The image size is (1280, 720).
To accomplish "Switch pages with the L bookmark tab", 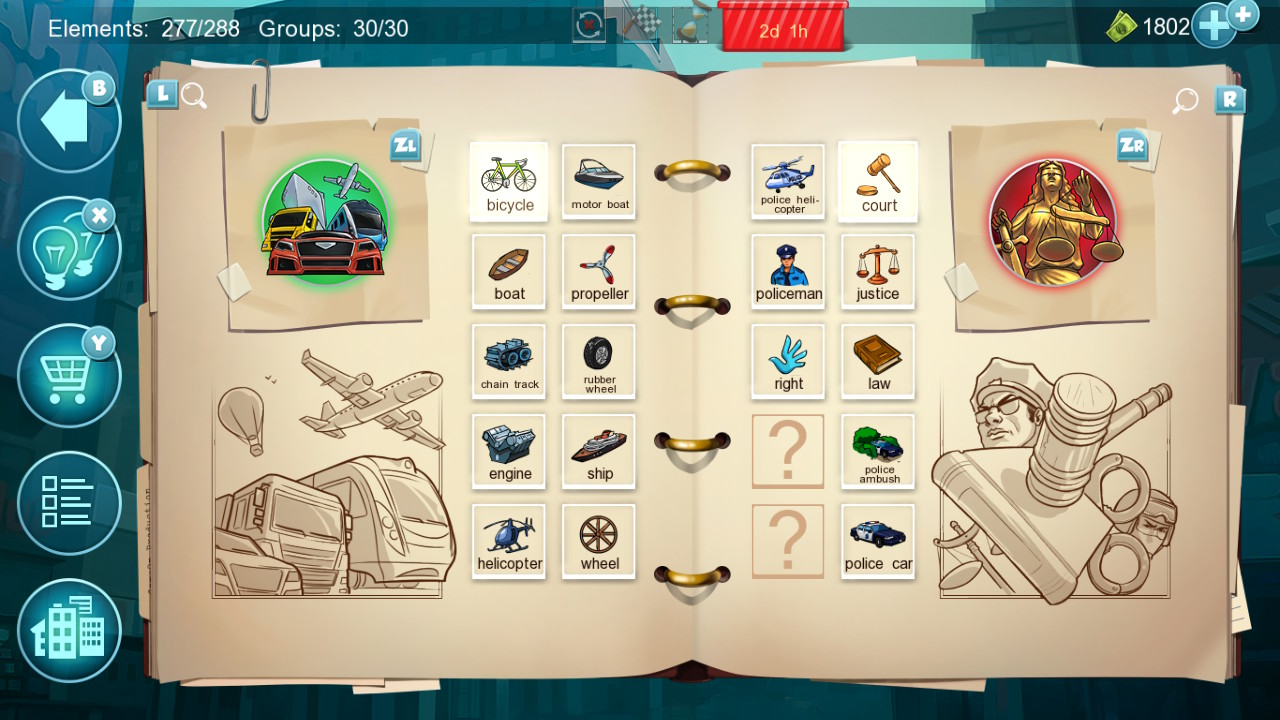I will pyautogui.click(x=161, y=93).
